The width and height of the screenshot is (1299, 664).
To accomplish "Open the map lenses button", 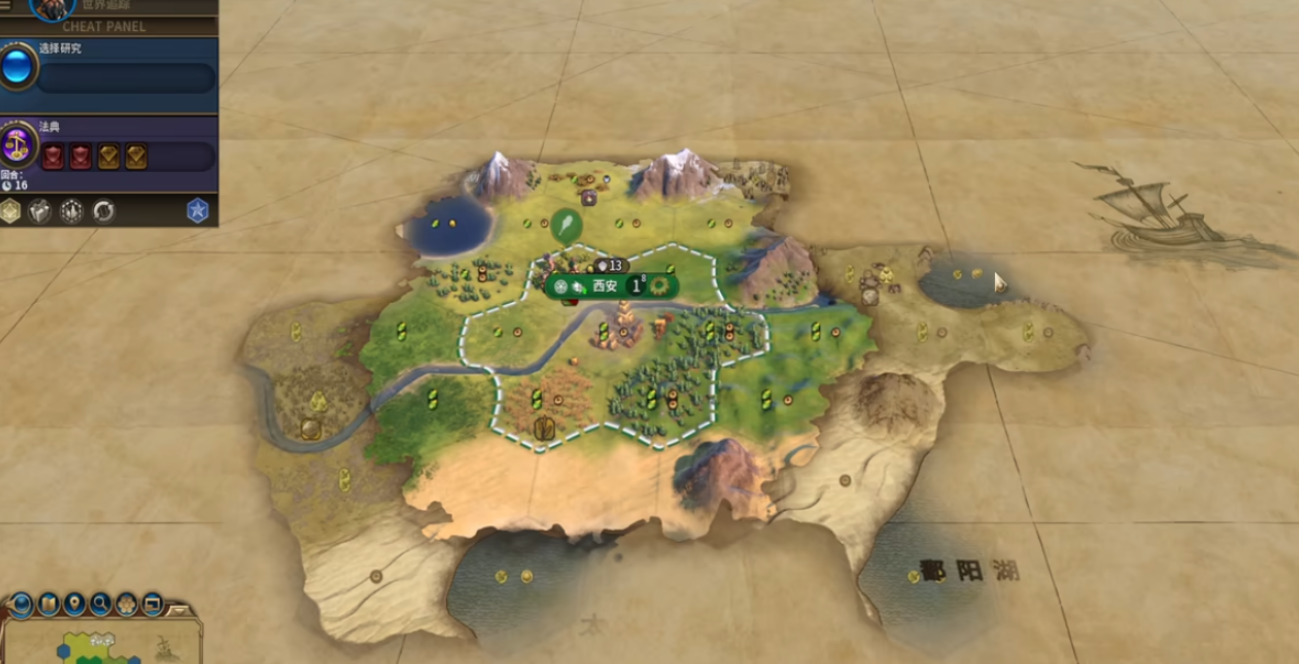I will [48, 604].
